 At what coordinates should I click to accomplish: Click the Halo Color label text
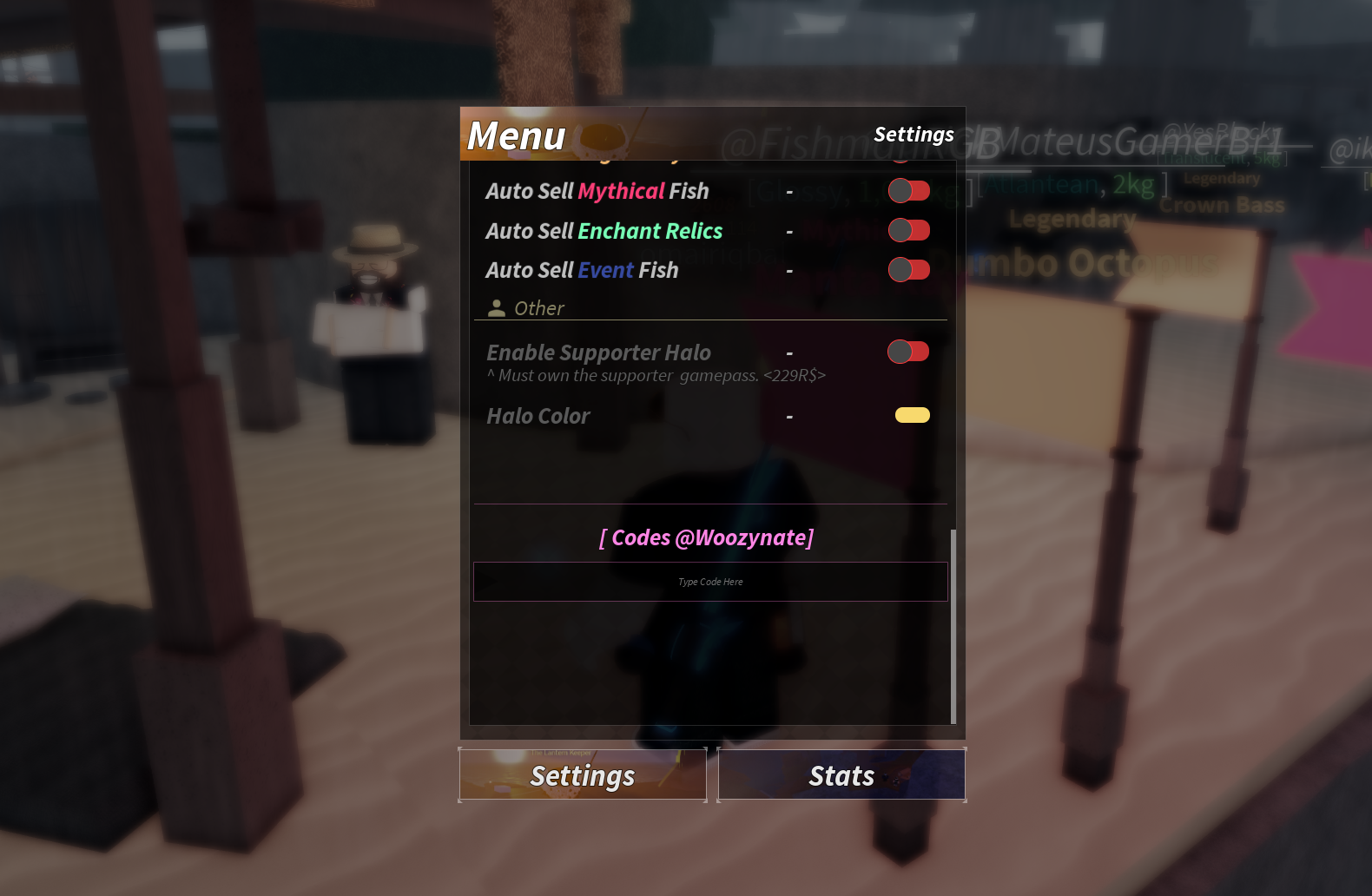538,416
